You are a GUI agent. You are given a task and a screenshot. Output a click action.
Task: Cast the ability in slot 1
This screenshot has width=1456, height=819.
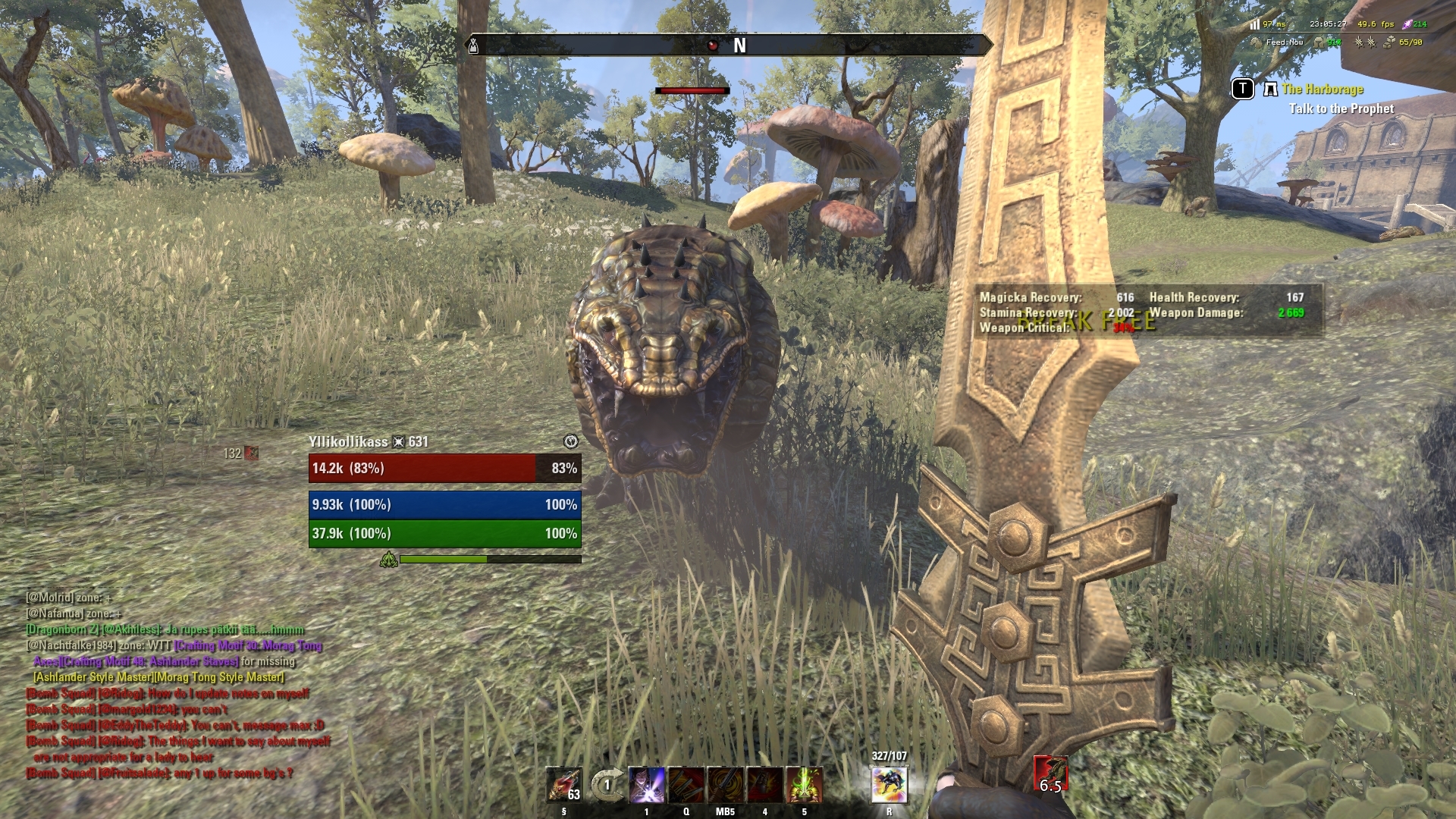coord(647,785)
